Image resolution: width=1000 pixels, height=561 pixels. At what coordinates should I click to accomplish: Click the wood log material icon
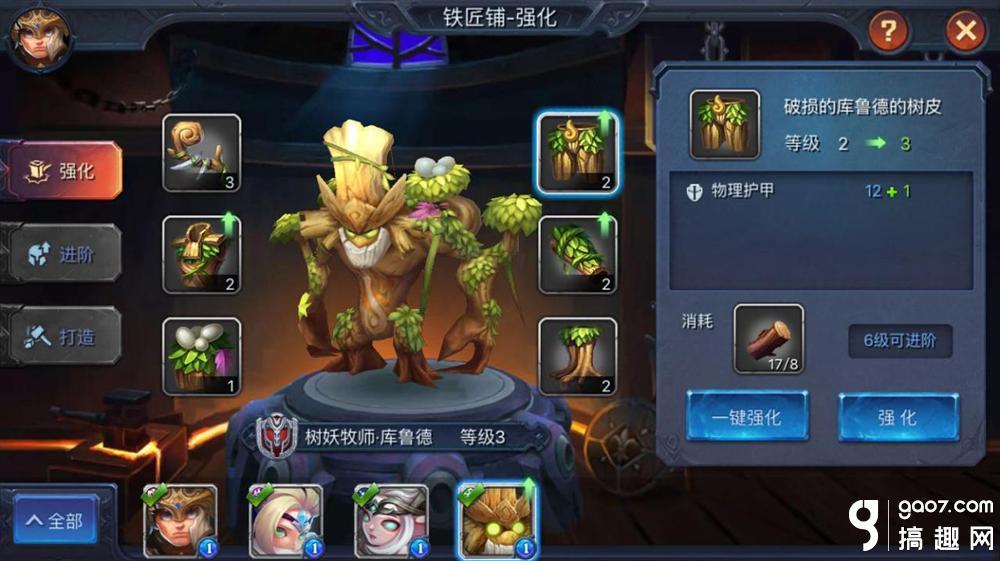tap(768, 340)
